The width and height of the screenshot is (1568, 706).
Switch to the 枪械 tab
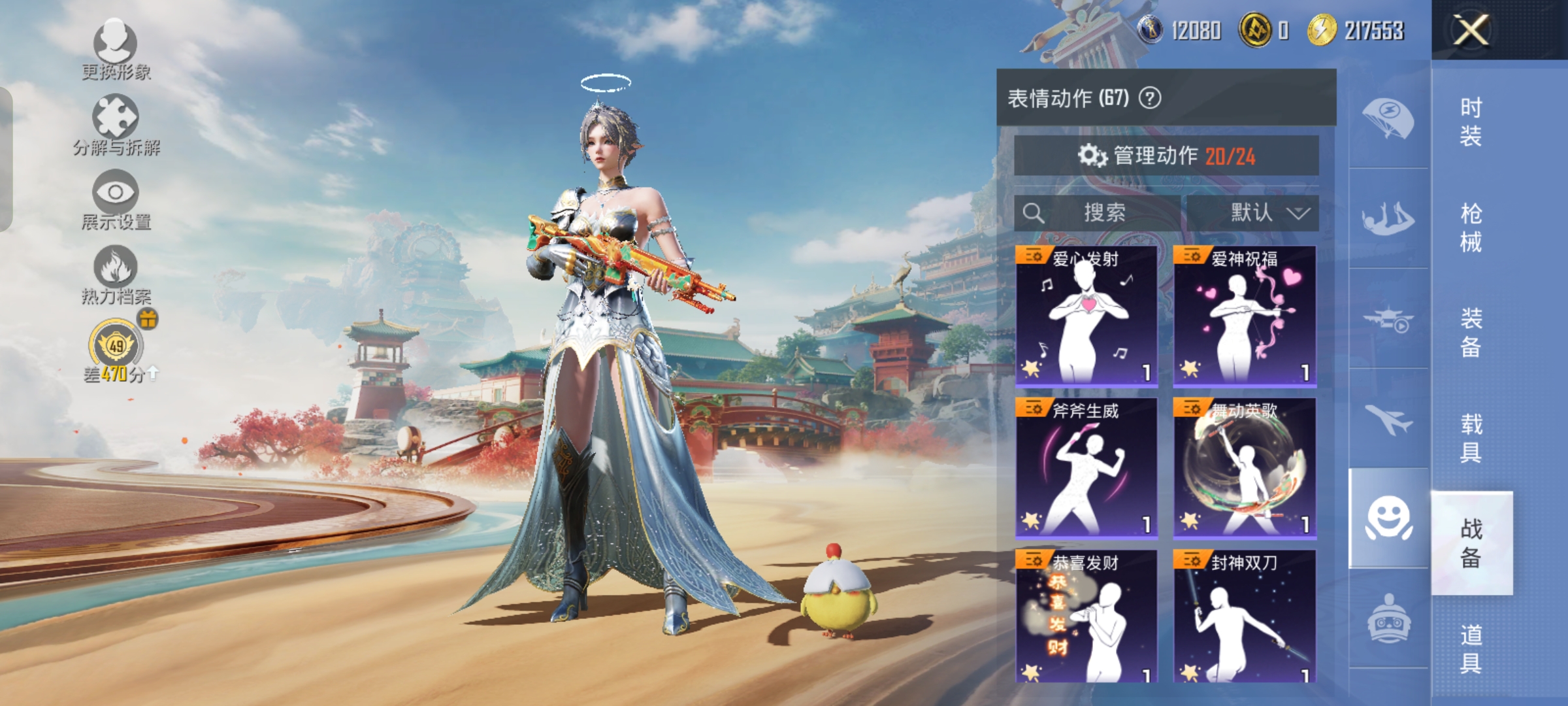[1471, 227]
